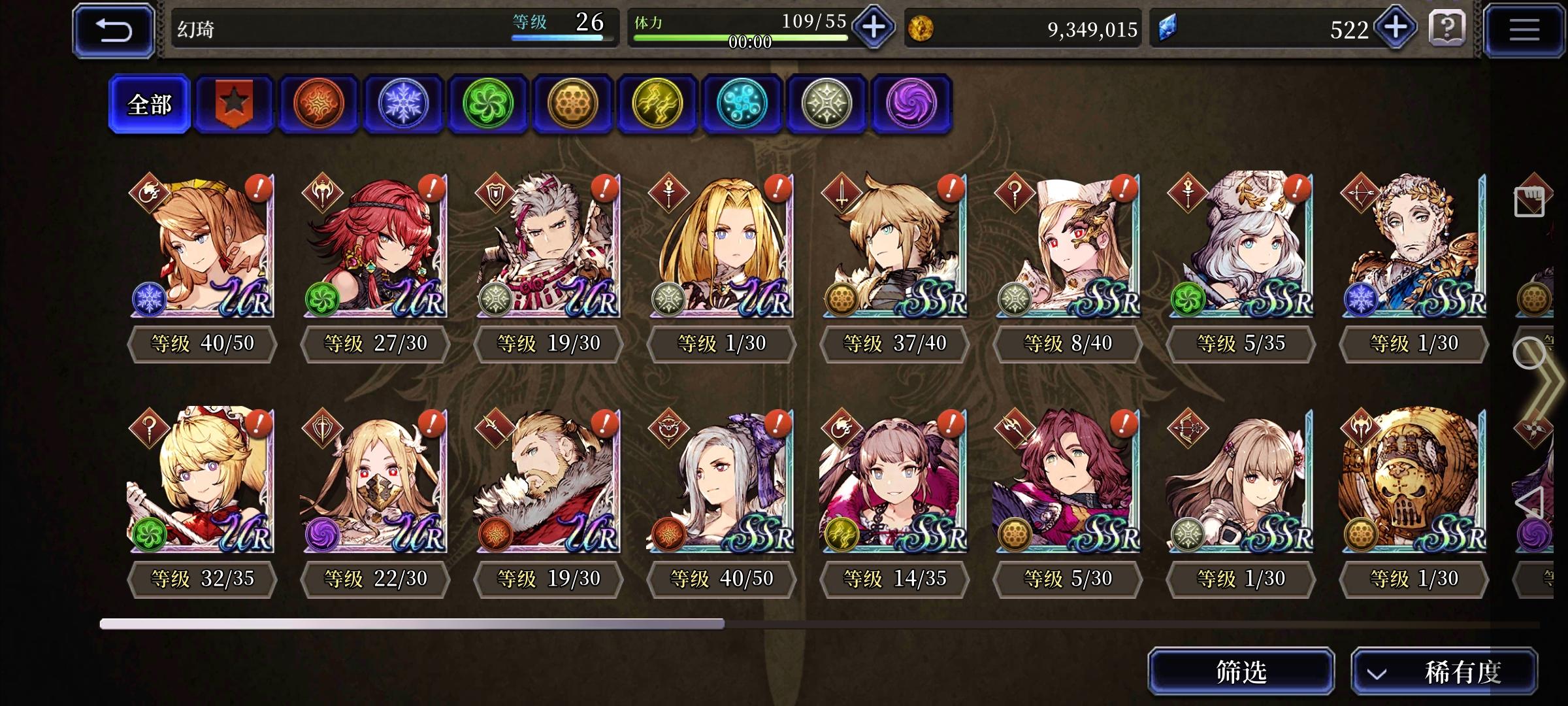
Task: Filter units by fire element icon
Action: [x=319, y=105]
